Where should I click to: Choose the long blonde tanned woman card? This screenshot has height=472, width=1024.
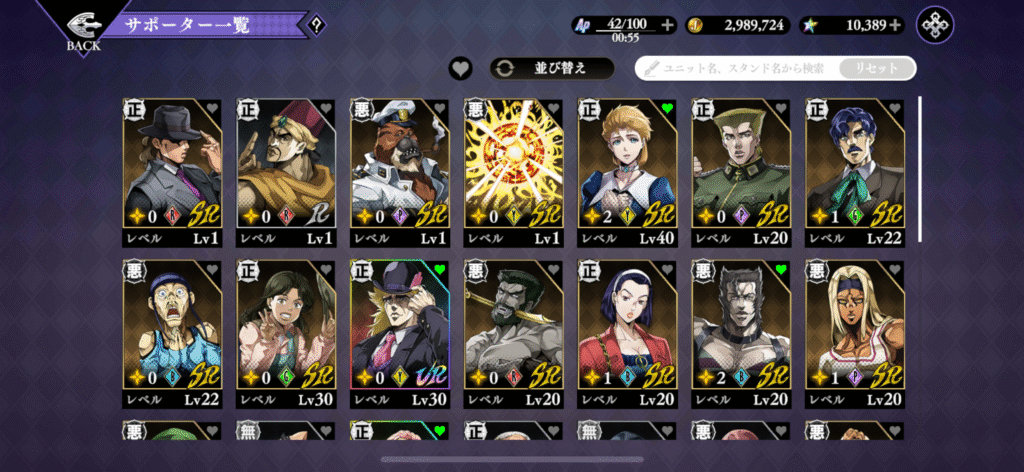(x=855, y=334)
